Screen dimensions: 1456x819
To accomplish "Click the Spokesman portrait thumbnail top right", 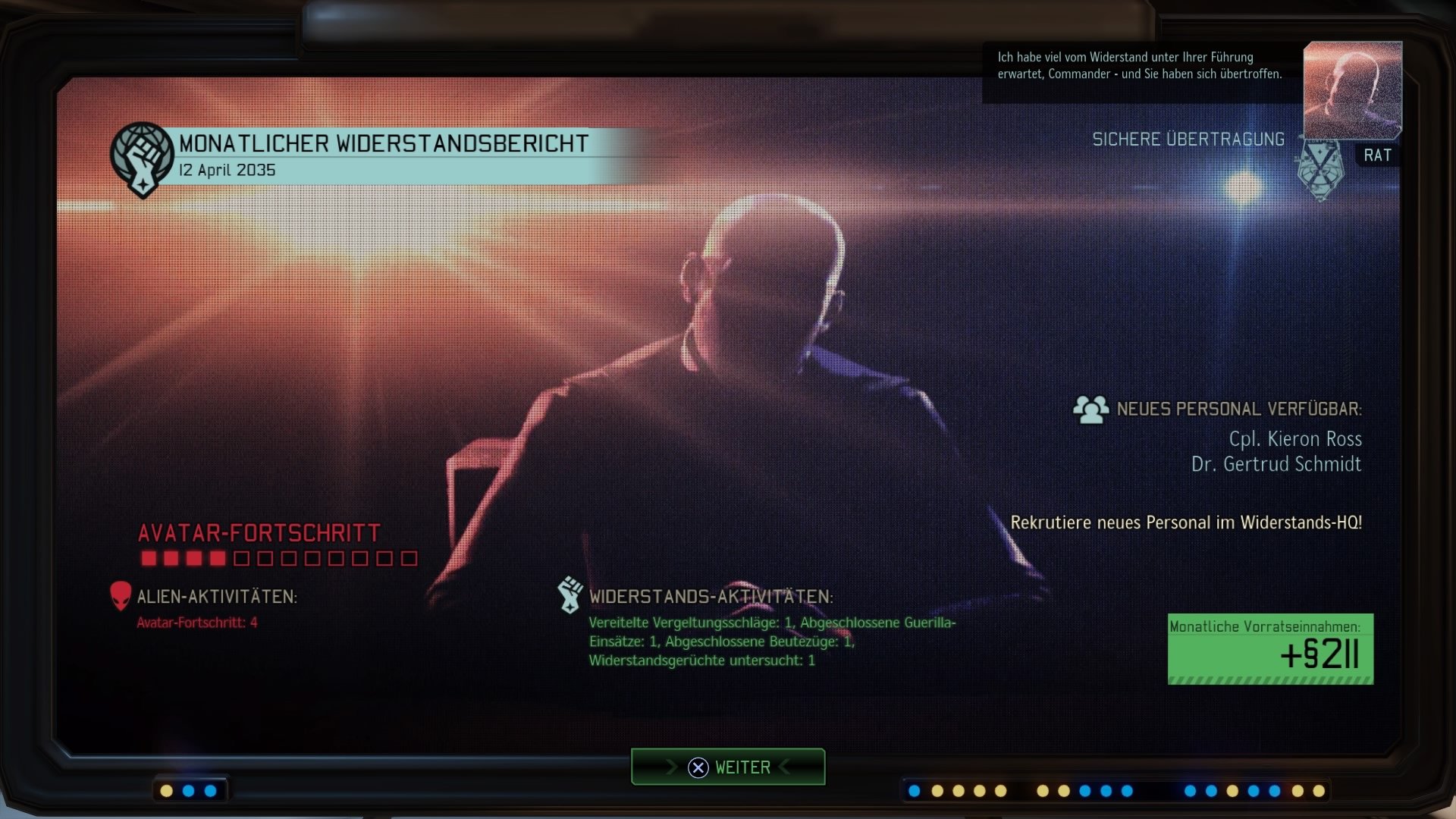I will 1352,89.
